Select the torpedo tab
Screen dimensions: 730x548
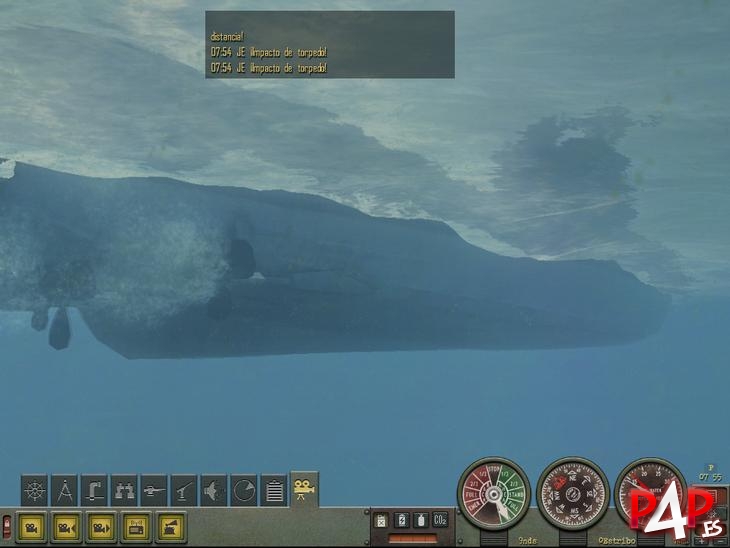click(155, 490)
